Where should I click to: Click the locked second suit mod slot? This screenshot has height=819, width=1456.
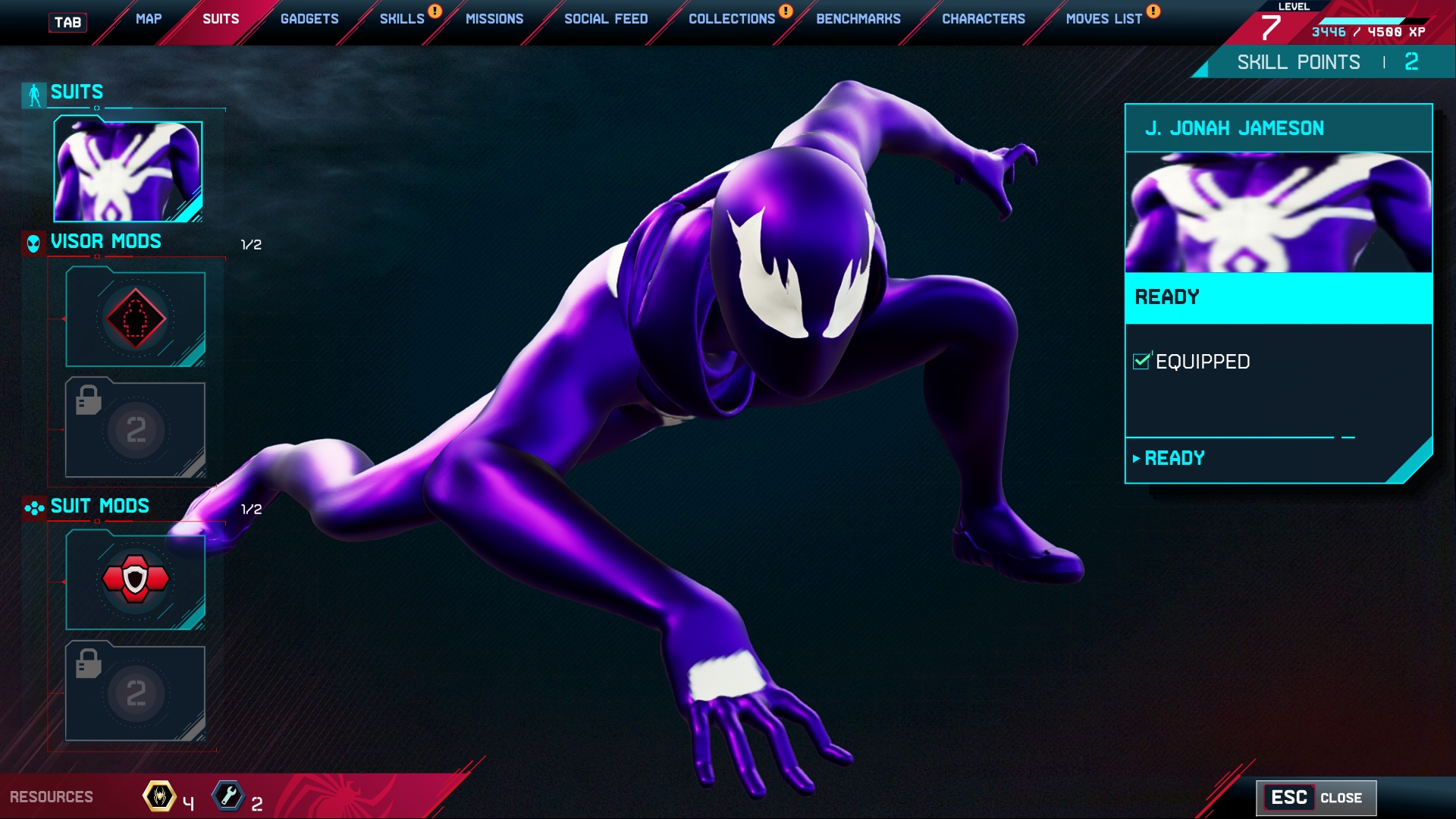pyautogui.click(x=135, y=692)
